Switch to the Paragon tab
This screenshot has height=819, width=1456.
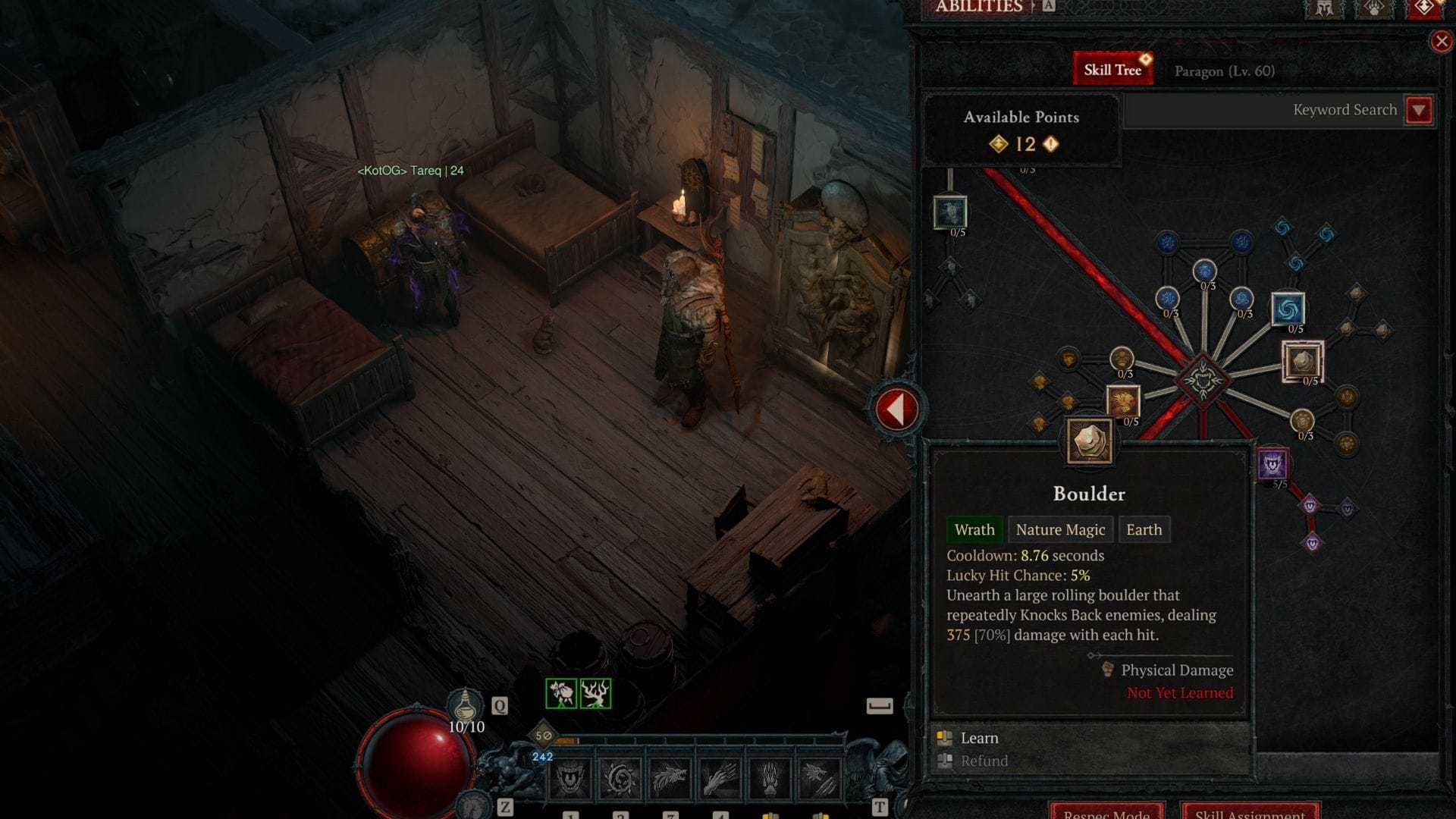tap(1224, 71)
